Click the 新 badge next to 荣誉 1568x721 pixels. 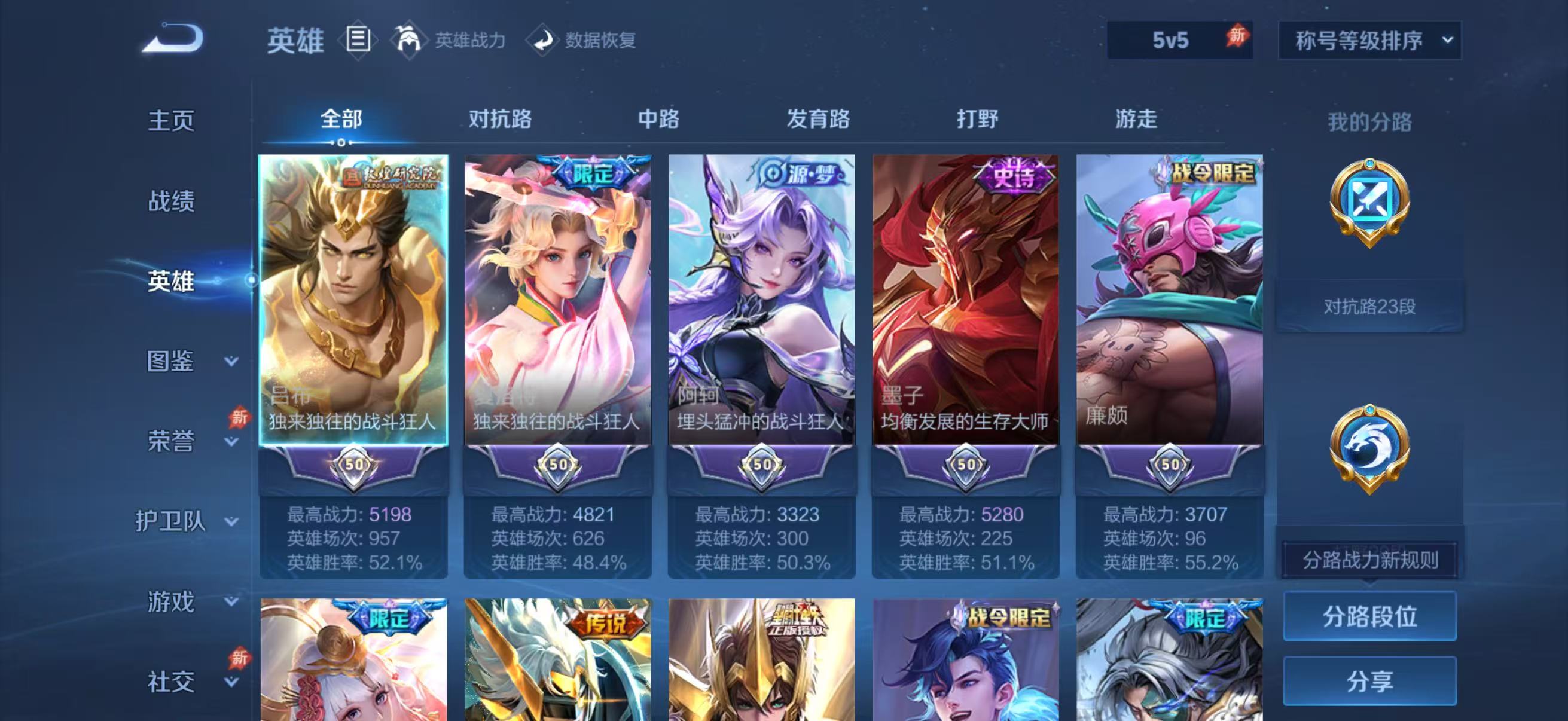click(x=240, y=418)
